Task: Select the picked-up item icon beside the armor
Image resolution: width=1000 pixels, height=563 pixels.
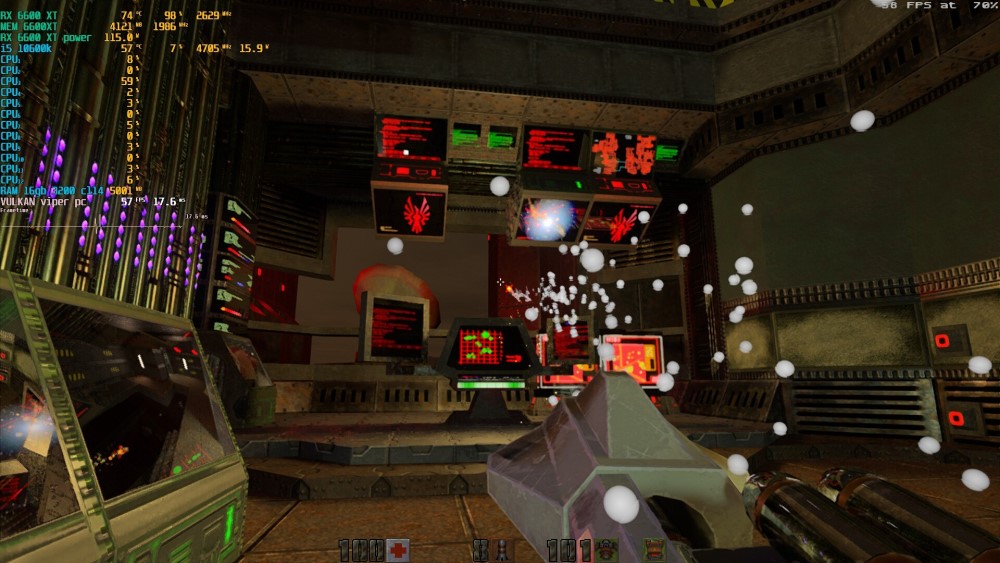Action: [x=655, y=550]
